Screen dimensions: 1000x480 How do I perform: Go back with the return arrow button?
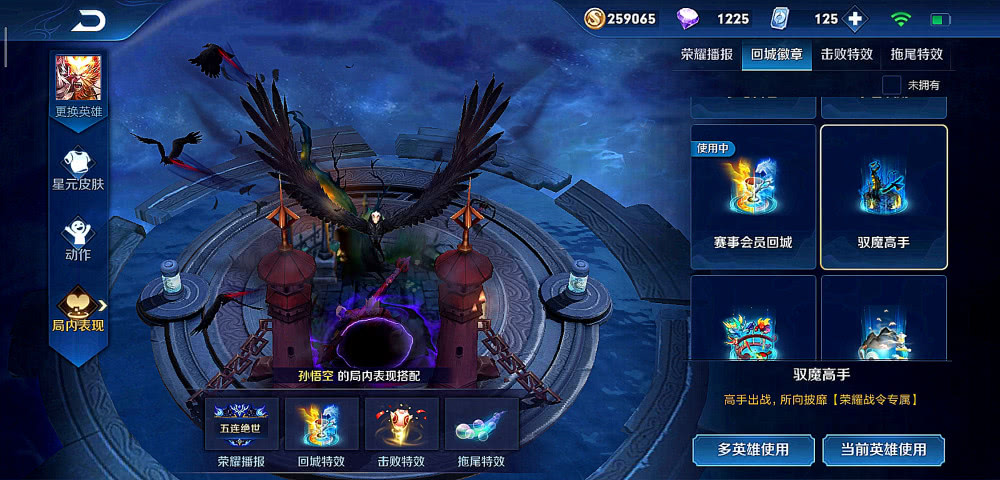pos(88,20)
